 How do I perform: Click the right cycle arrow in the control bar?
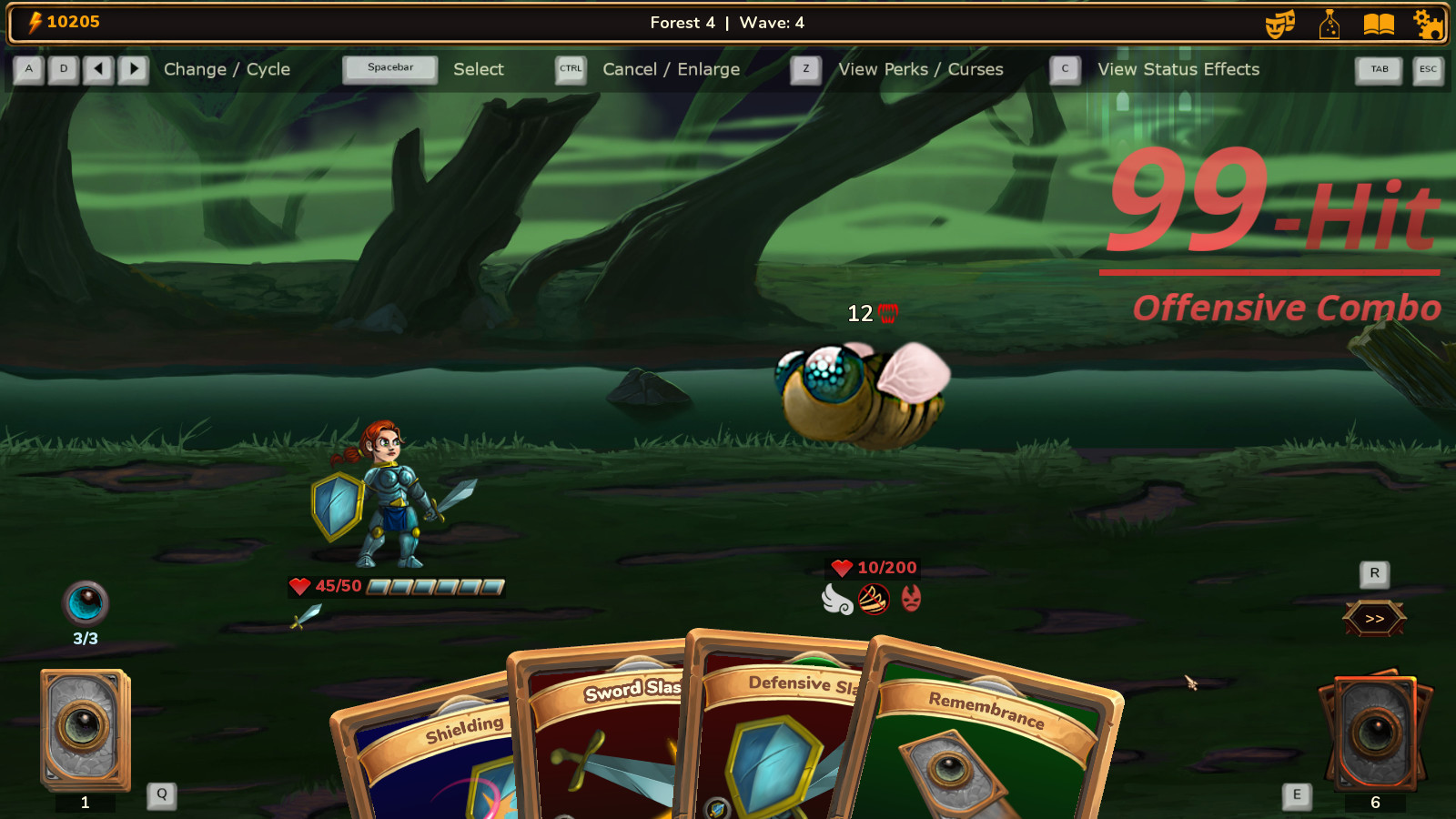[x=133, y=69]
